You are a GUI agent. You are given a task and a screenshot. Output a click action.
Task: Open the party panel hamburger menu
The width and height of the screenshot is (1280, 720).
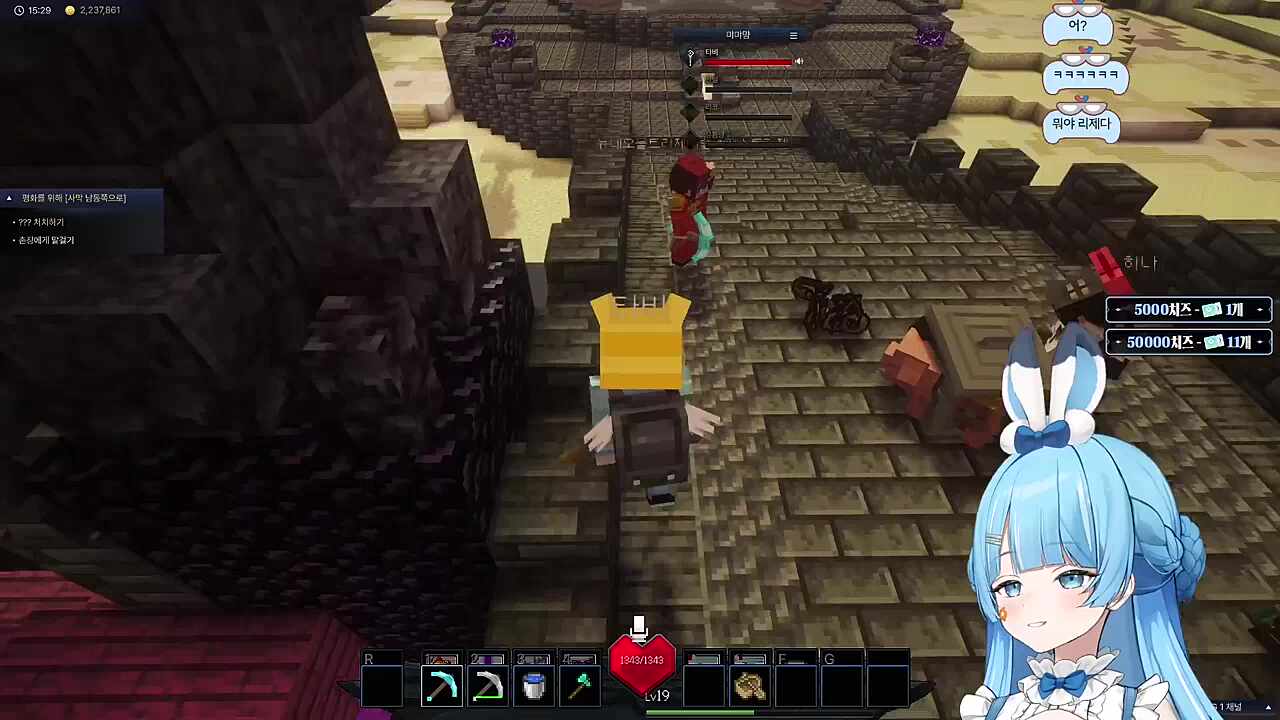pos(793,36)
